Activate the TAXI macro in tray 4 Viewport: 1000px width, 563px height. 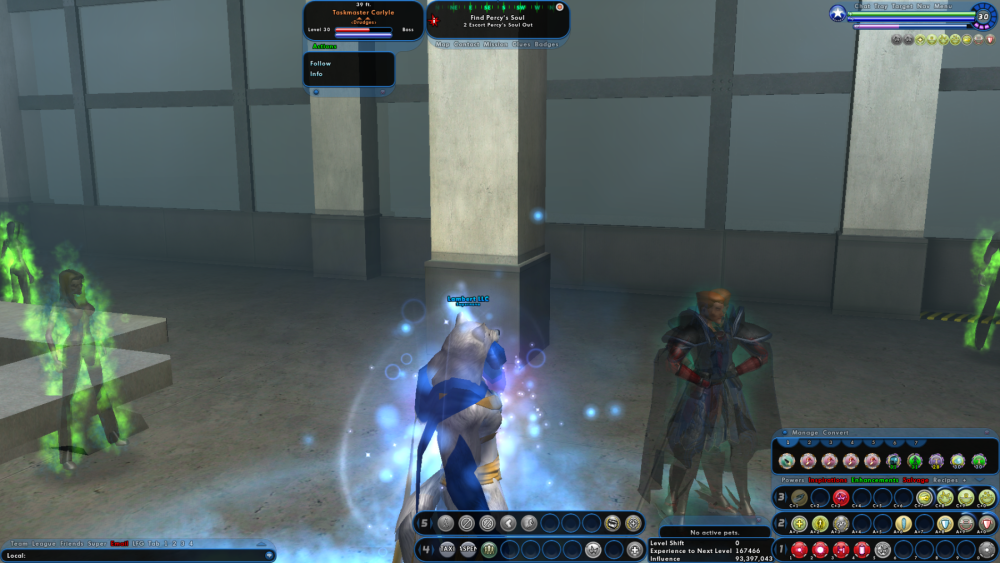pyautogui.click(x=447, y=549)
